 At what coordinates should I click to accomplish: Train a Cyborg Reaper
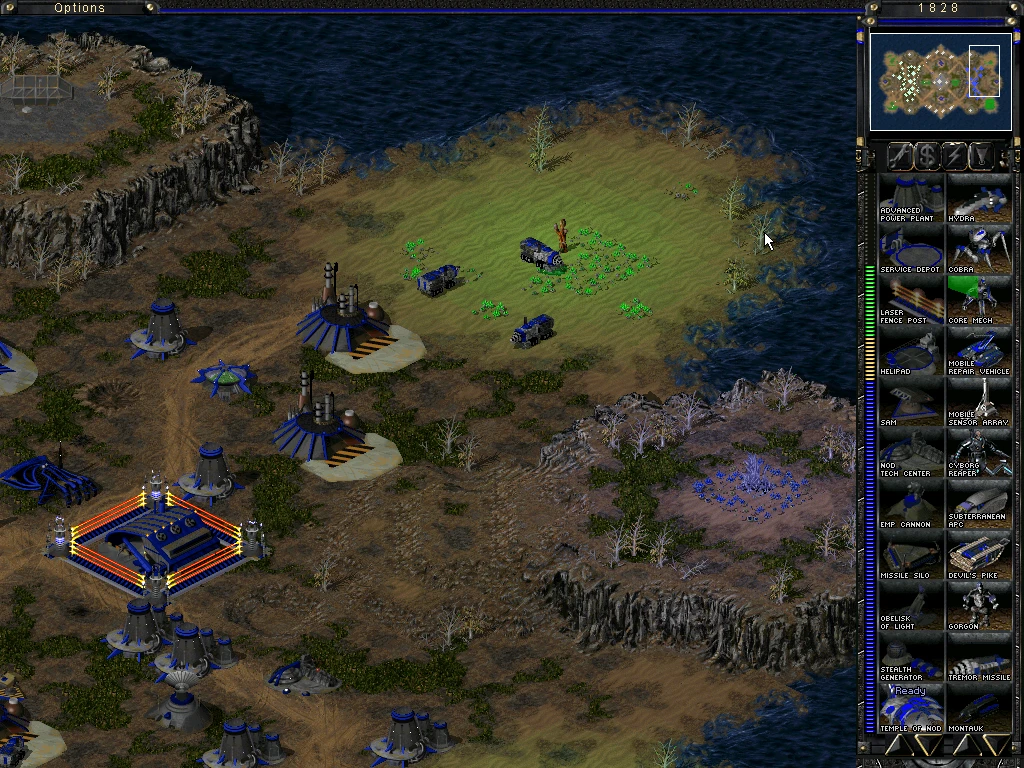pyautogui.click(x=979, y=454)
